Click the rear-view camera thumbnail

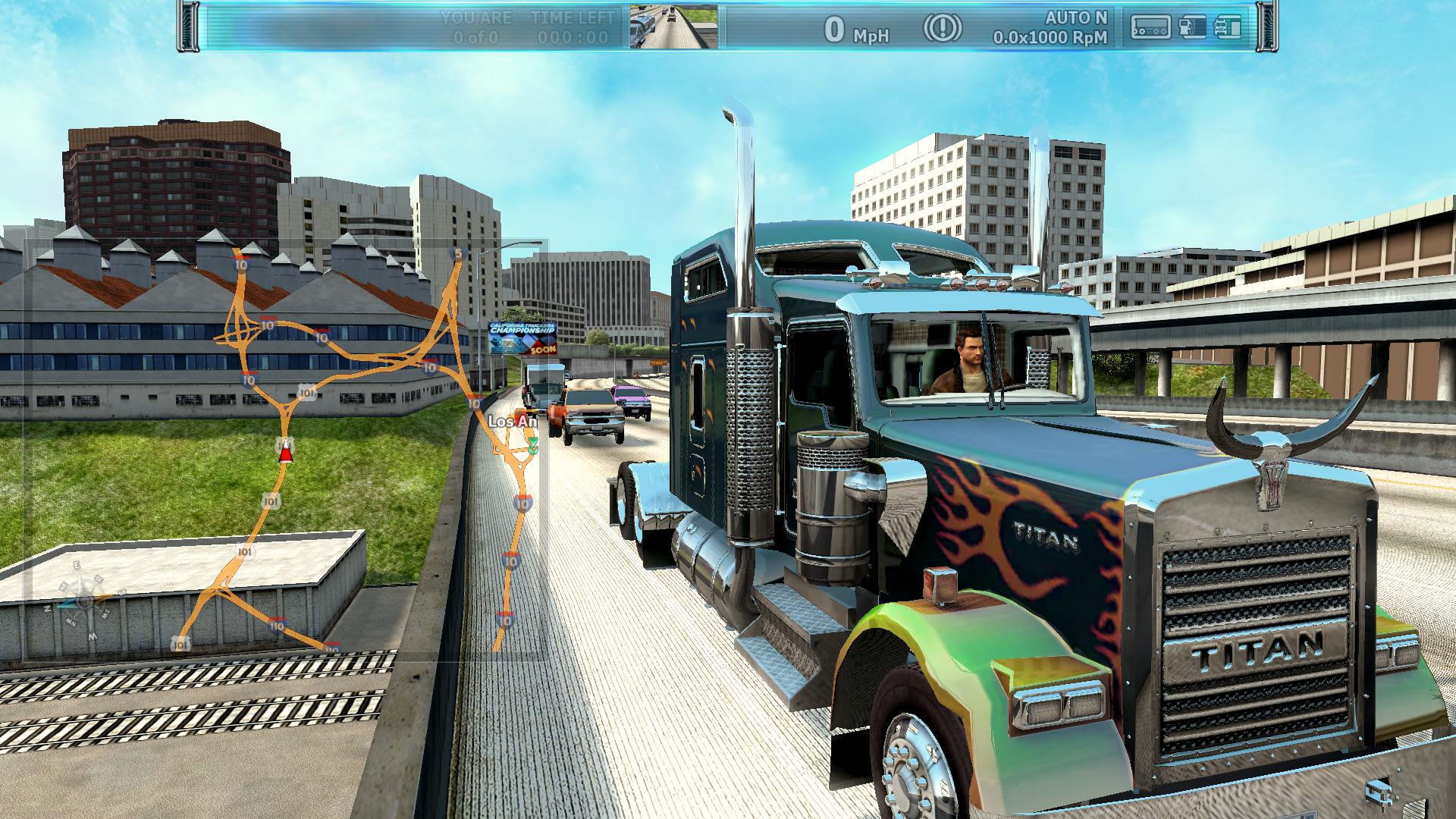673,27
